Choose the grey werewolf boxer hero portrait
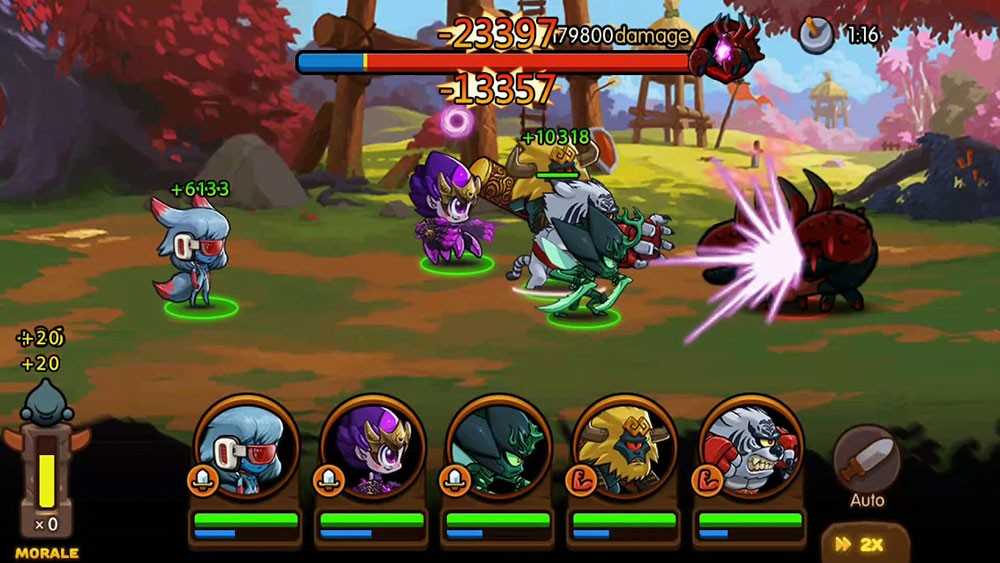The image size is (1000, 563). [750, 448]
